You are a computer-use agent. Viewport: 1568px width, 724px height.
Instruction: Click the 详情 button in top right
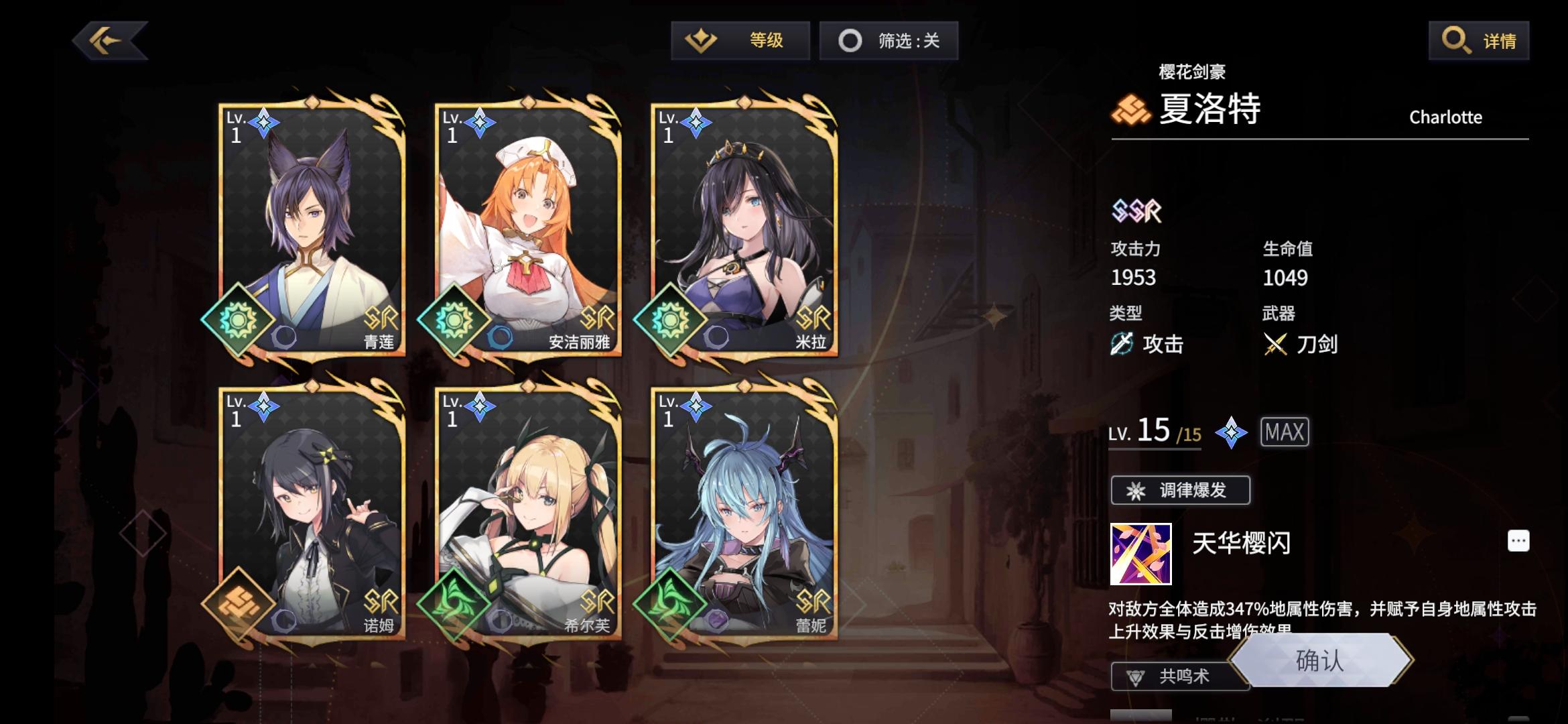click(1478, 40)
